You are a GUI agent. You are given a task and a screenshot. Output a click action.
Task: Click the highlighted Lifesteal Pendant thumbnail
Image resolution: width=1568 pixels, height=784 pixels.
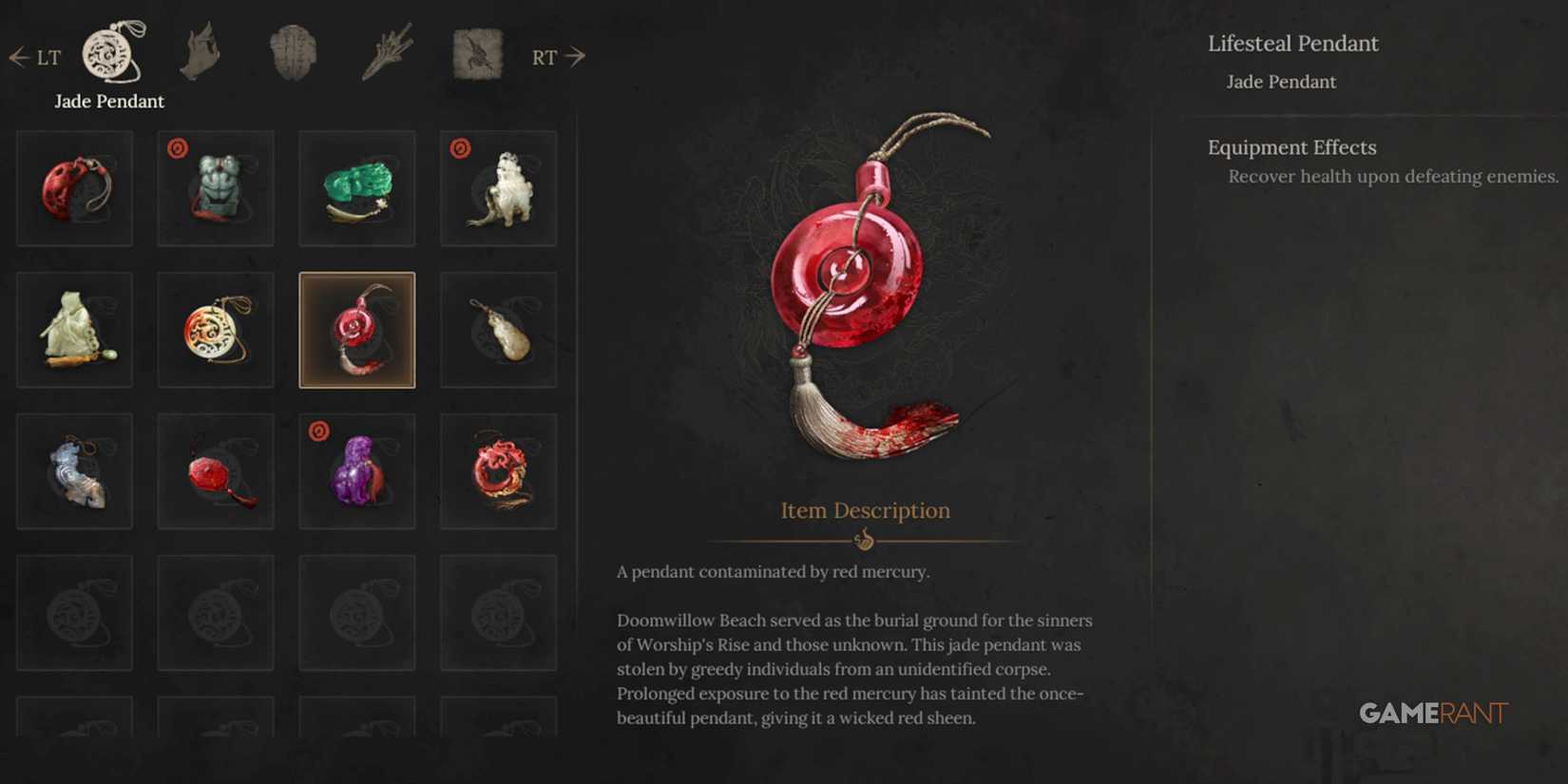point(356,330)
